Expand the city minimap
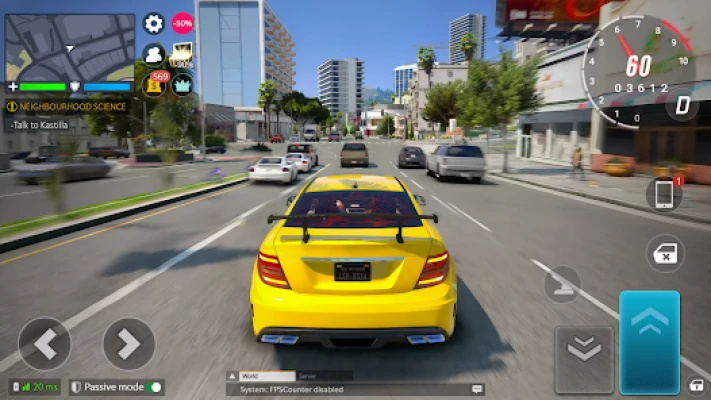This screenshot has height=400, width=711. 70,47
